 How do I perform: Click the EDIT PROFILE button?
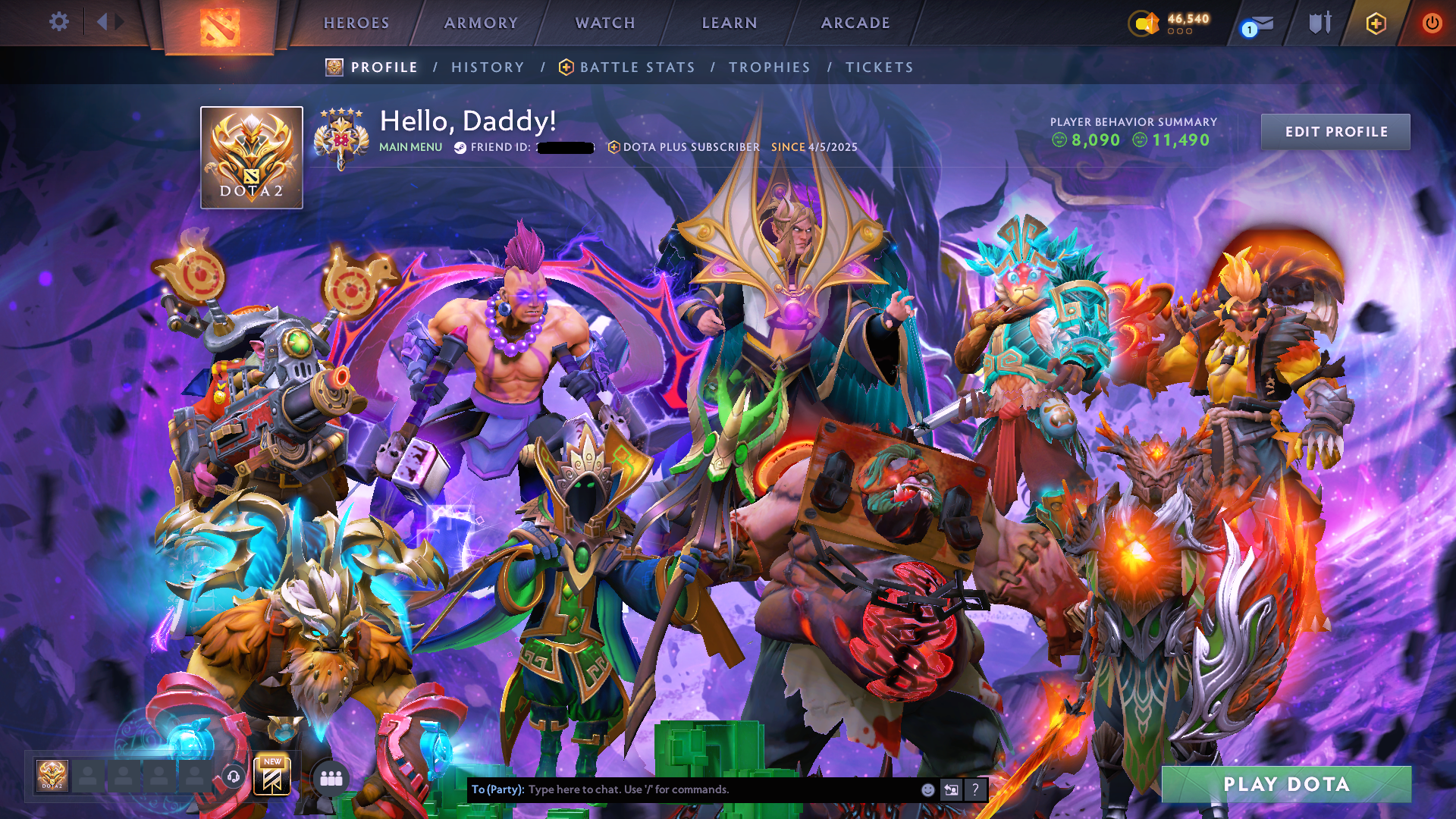[x=1335, y=131]
